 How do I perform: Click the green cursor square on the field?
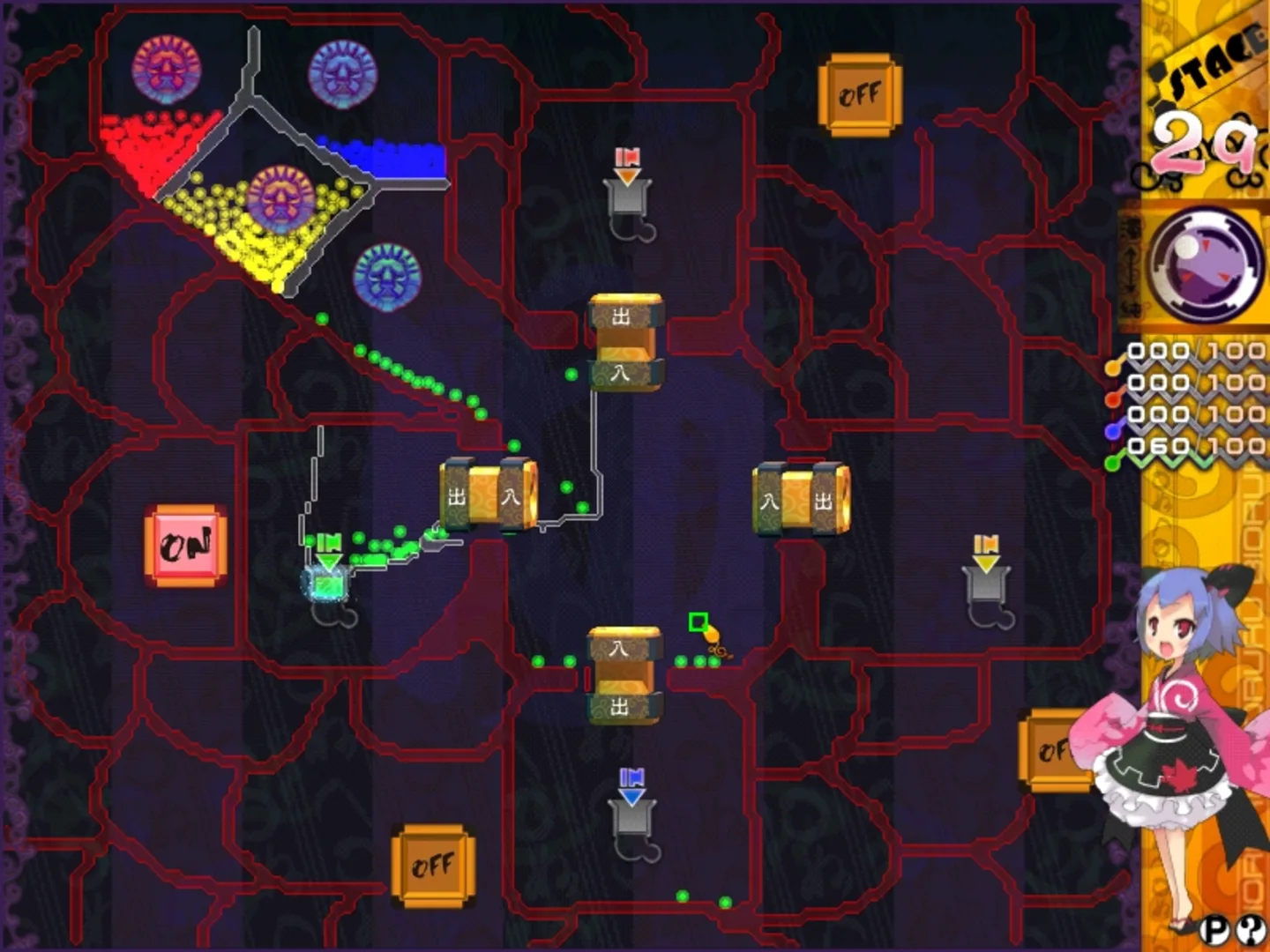(x=699, y=621)
